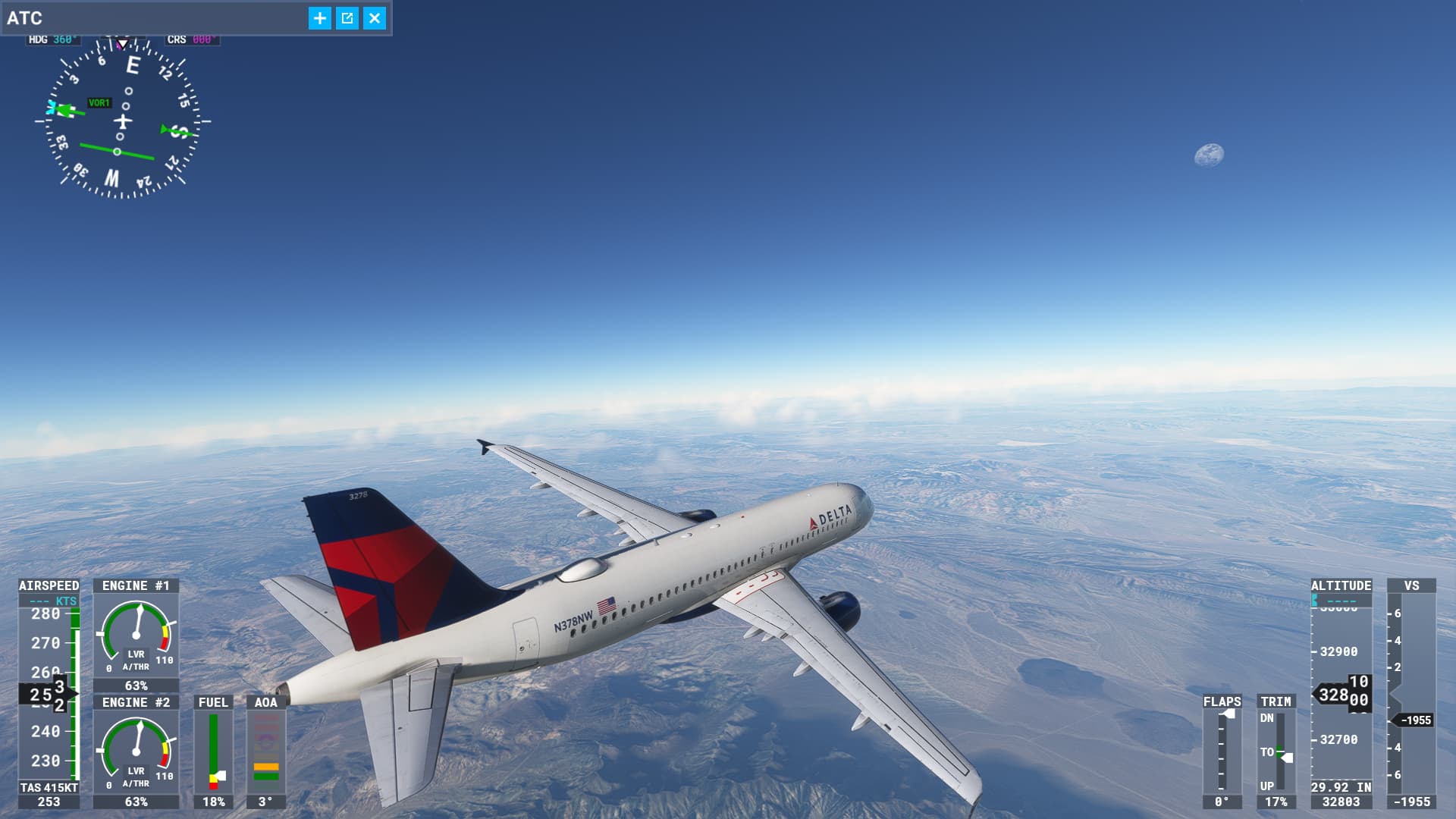Close the ATC panel
Viewport: 1456px width, 819px height.
coord(375,18)
